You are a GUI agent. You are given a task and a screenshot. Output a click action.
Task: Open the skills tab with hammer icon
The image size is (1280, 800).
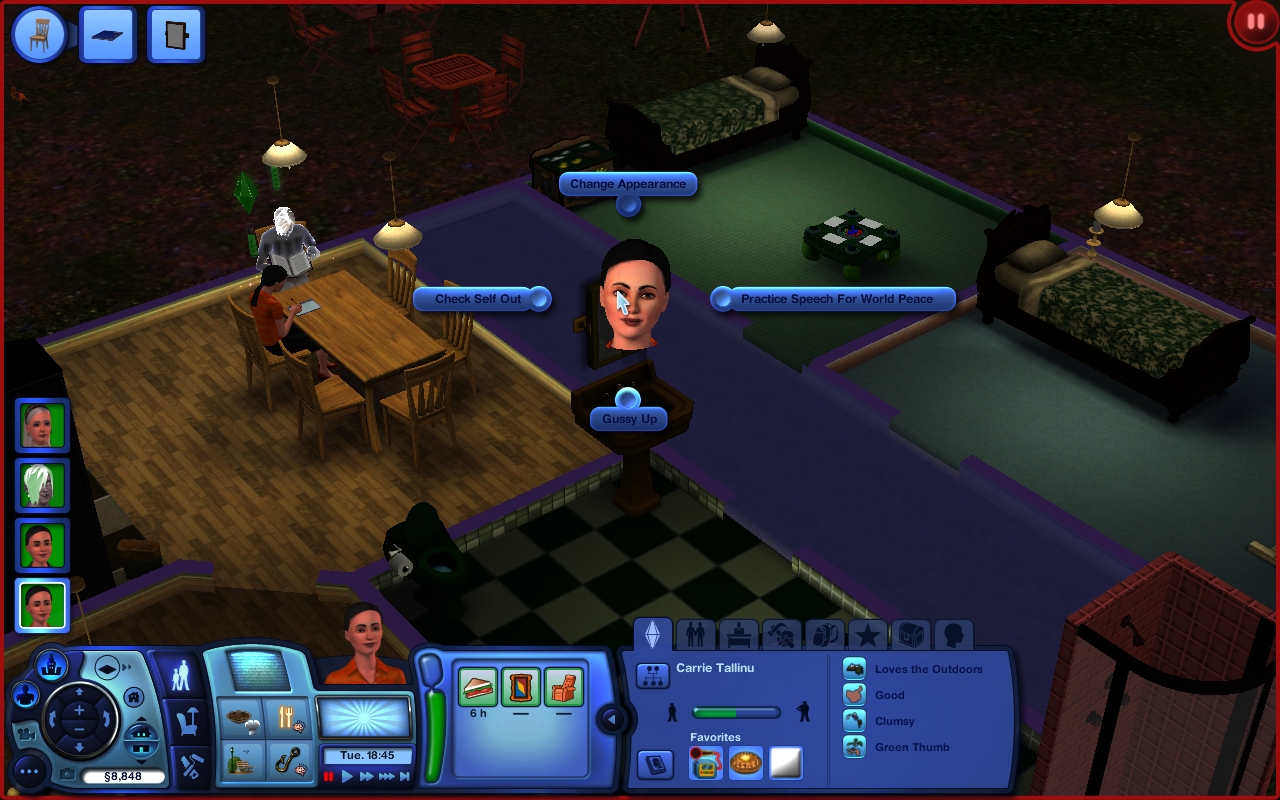click(x=782, y=635)
